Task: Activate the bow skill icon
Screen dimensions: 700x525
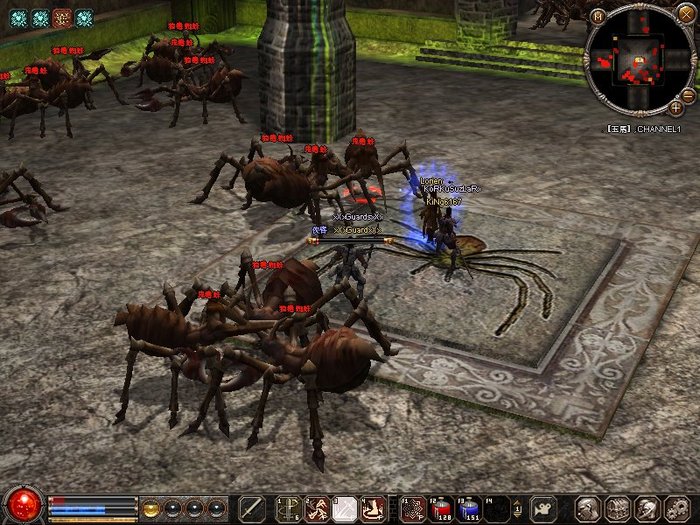Action: click(x=289, y=508)
